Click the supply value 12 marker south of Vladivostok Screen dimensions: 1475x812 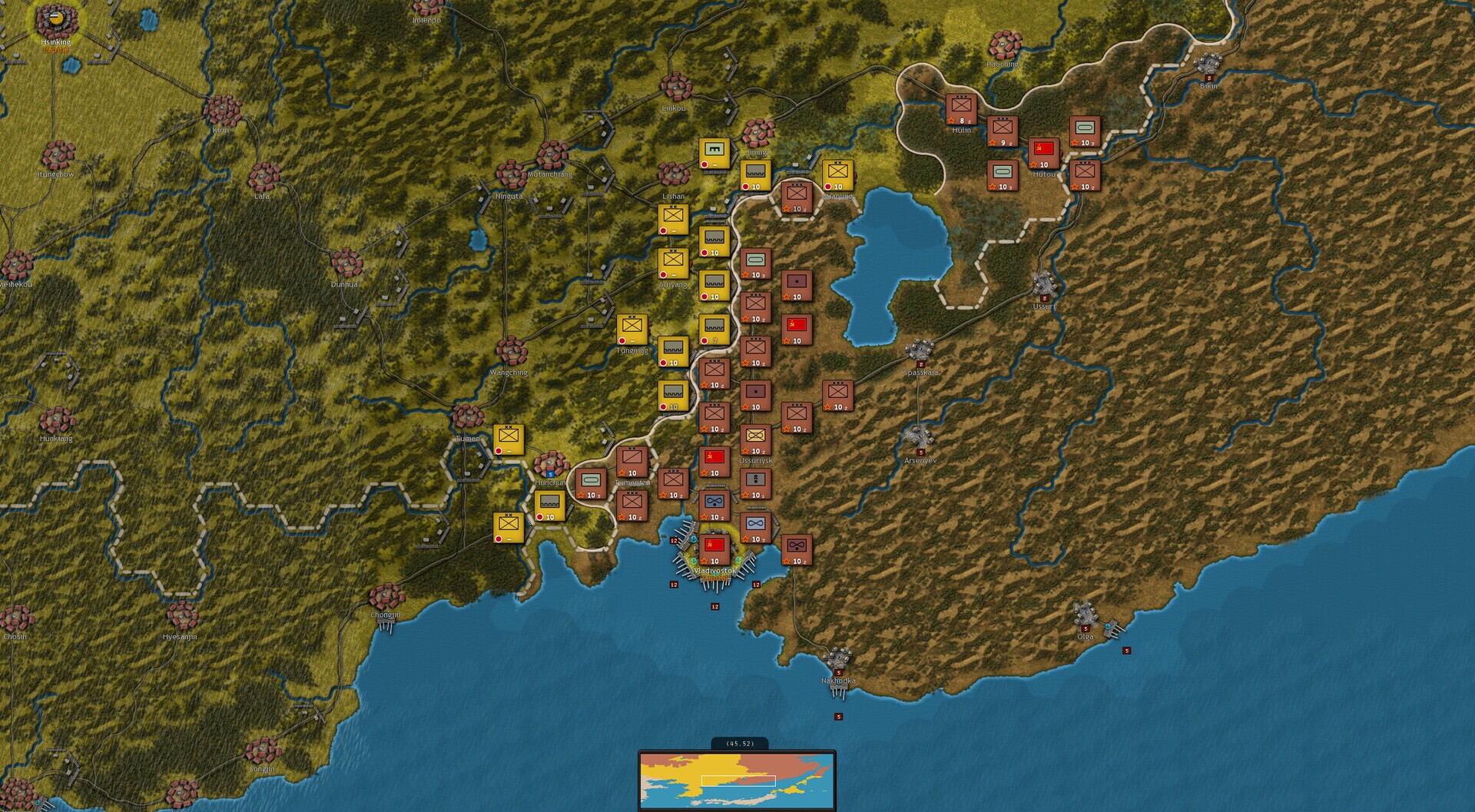(714, 605)
